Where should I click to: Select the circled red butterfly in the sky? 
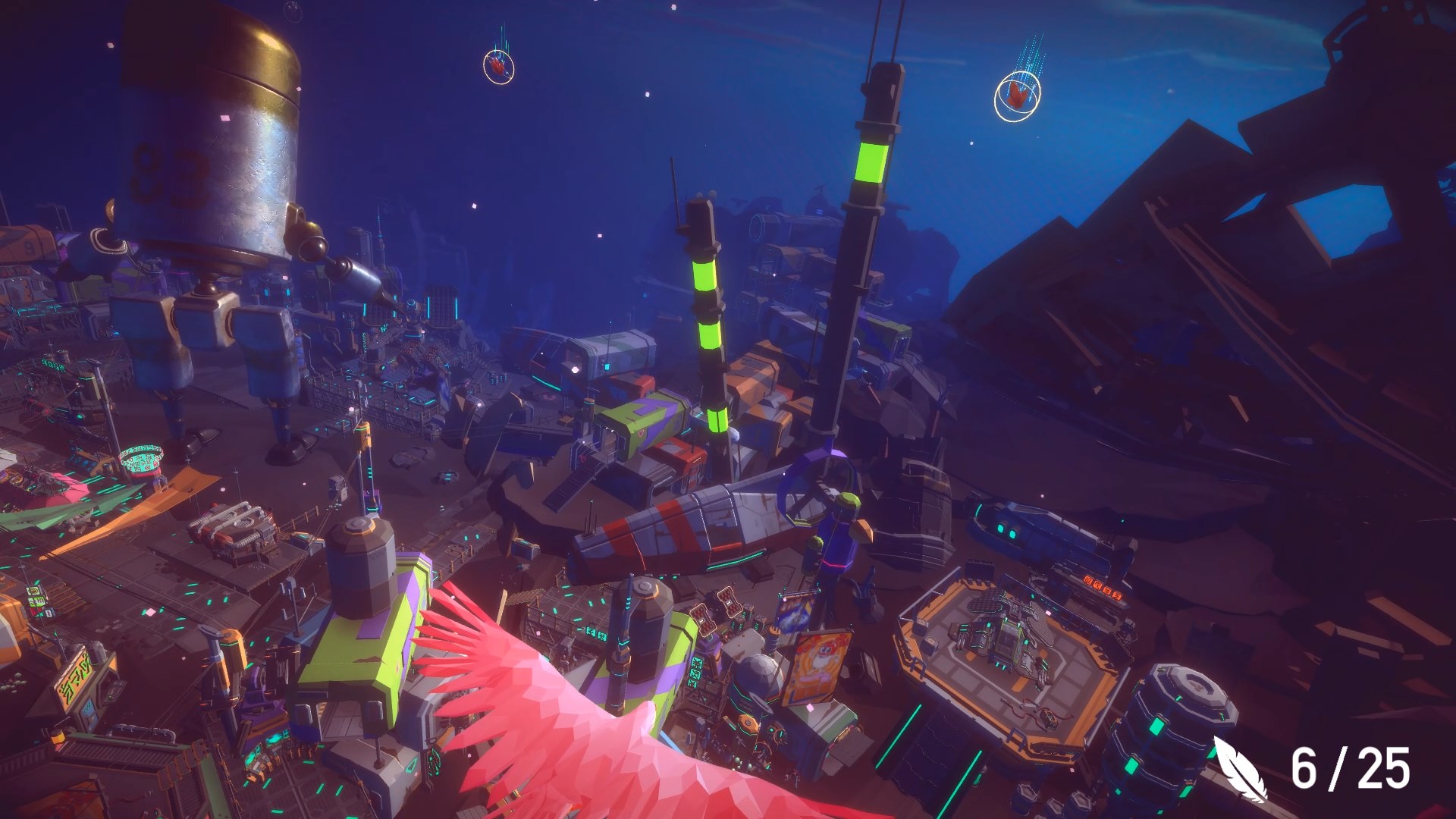click(1016, 95)
